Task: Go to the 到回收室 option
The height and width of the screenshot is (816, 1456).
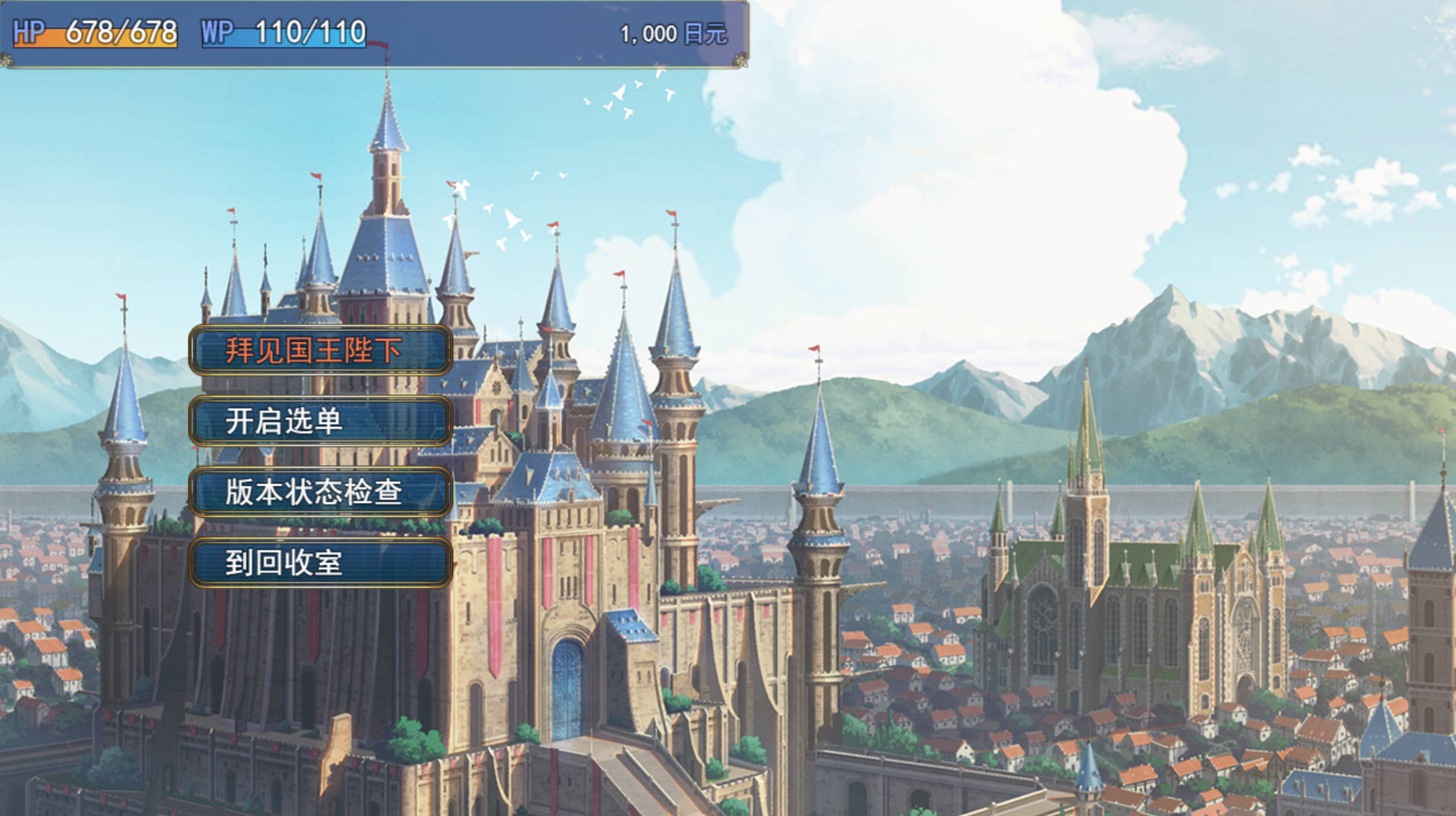Action: (320, 563)
